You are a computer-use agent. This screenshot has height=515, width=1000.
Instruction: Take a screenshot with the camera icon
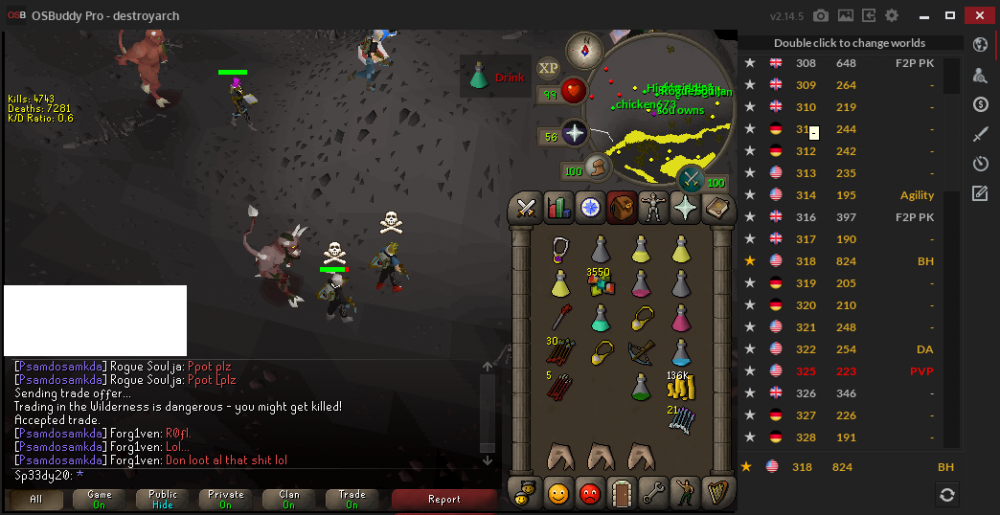click(x=821, y=15)
